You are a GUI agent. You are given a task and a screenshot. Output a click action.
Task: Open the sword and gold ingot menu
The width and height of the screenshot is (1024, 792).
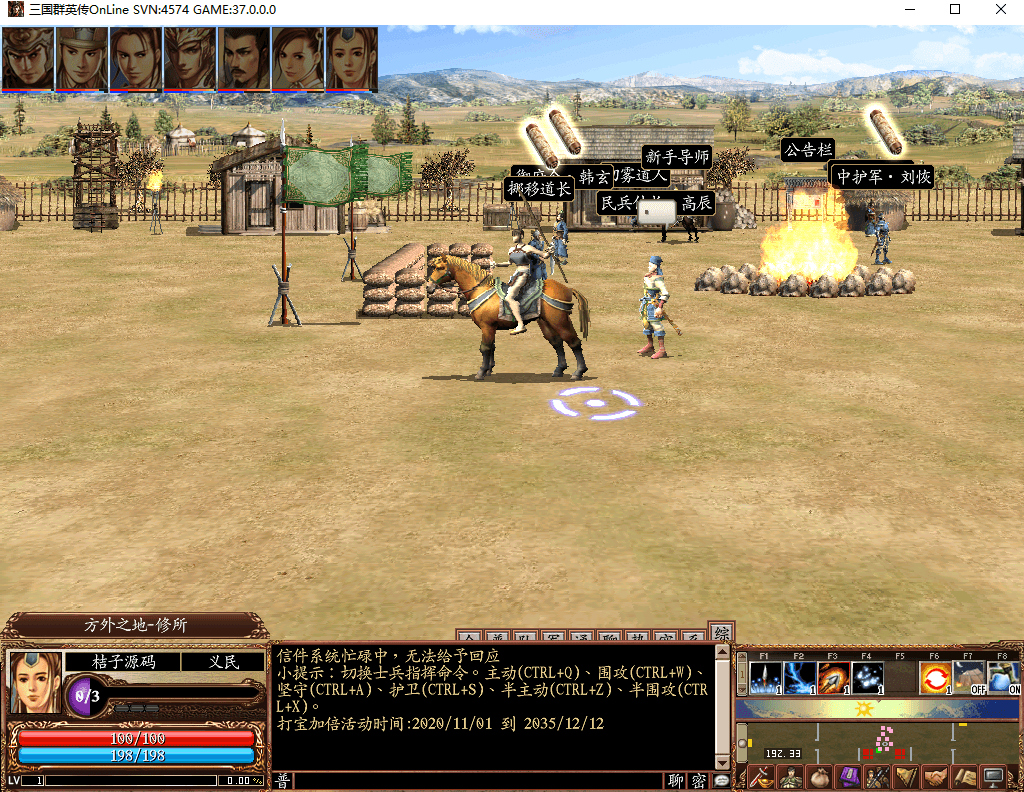click(x=762, y=777)
